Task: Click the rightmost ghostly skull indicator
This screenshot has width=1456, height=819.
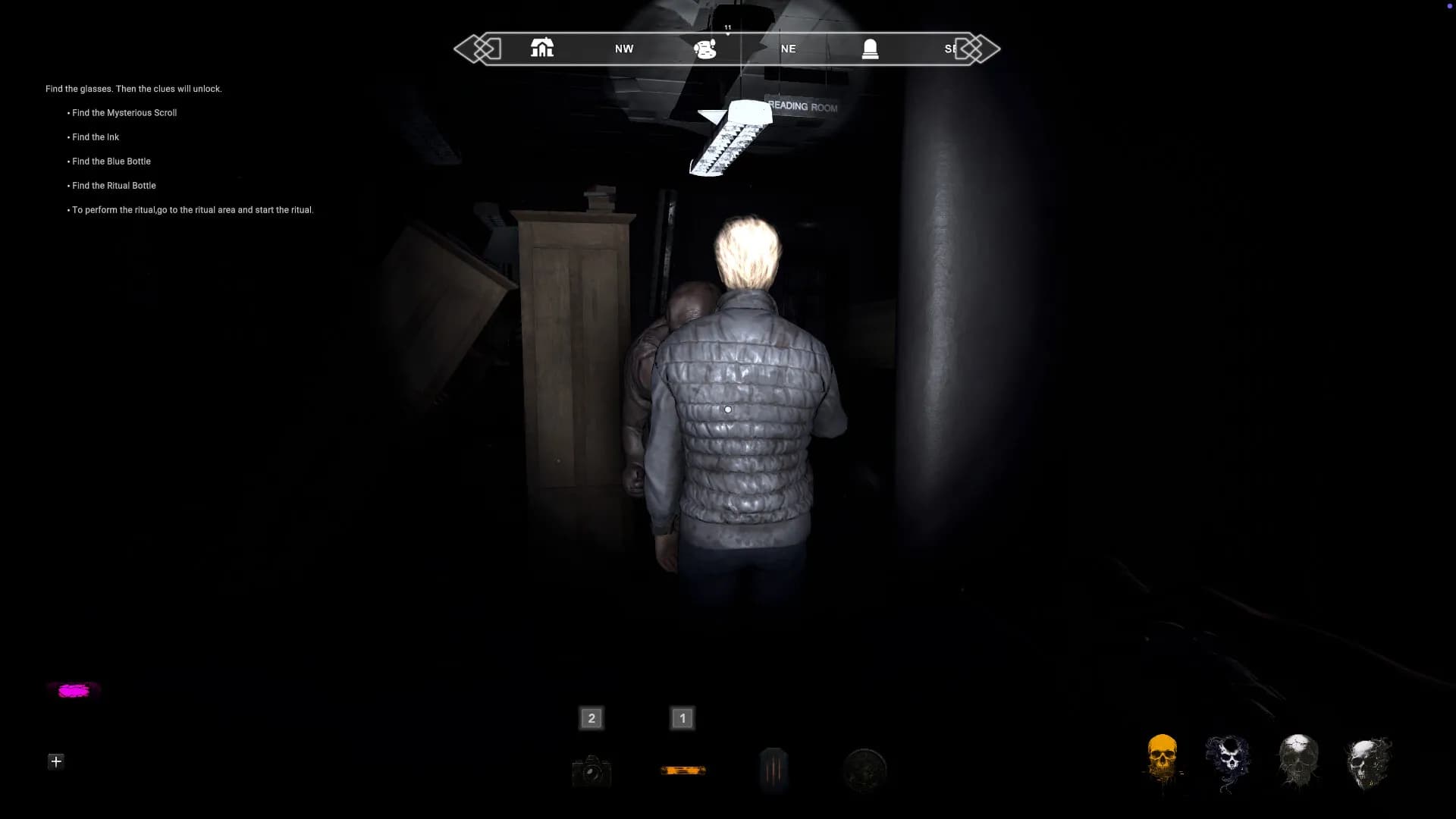Action: click(1367, 760)
